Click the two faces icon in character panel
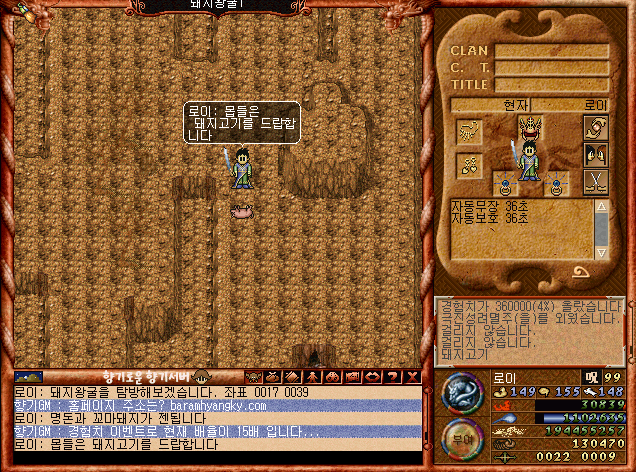This screenshot has width=636, height=472. click(x=596, y=156)
